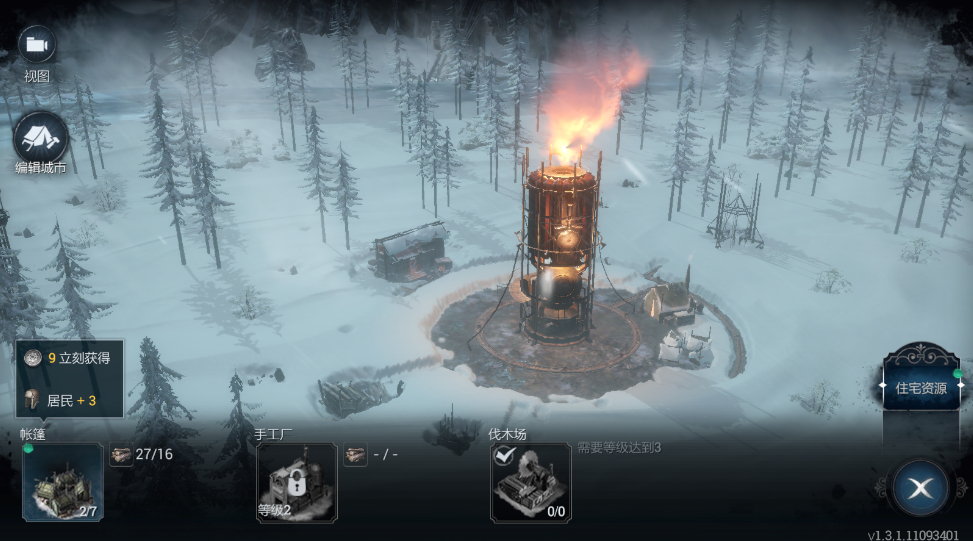The image size is (973, 541).
Task: Select the locked 手工厂 workshop card
Action: coord(297,483)
